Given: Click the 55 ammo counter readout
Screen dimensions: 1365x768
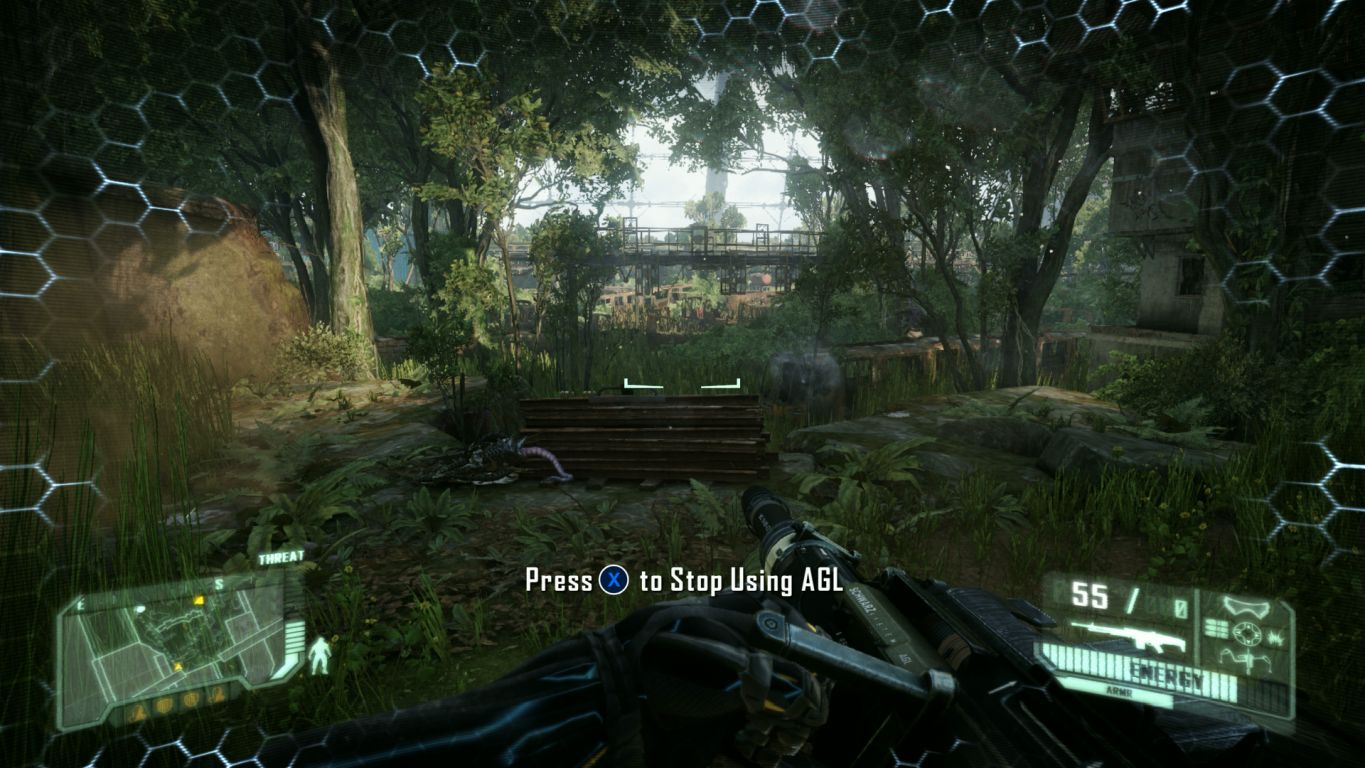Looking at the screenshot, I should (1090, 594).
